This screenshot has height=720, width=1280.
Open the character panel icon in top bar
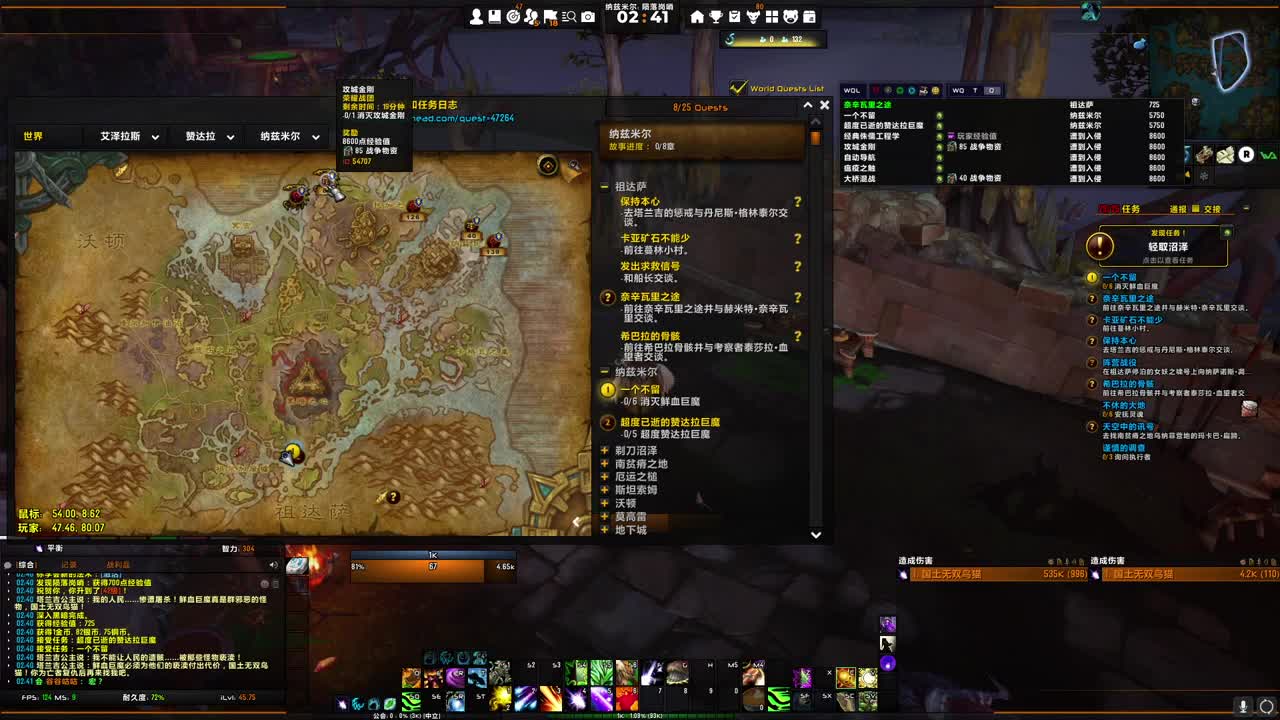coord(477,13)
